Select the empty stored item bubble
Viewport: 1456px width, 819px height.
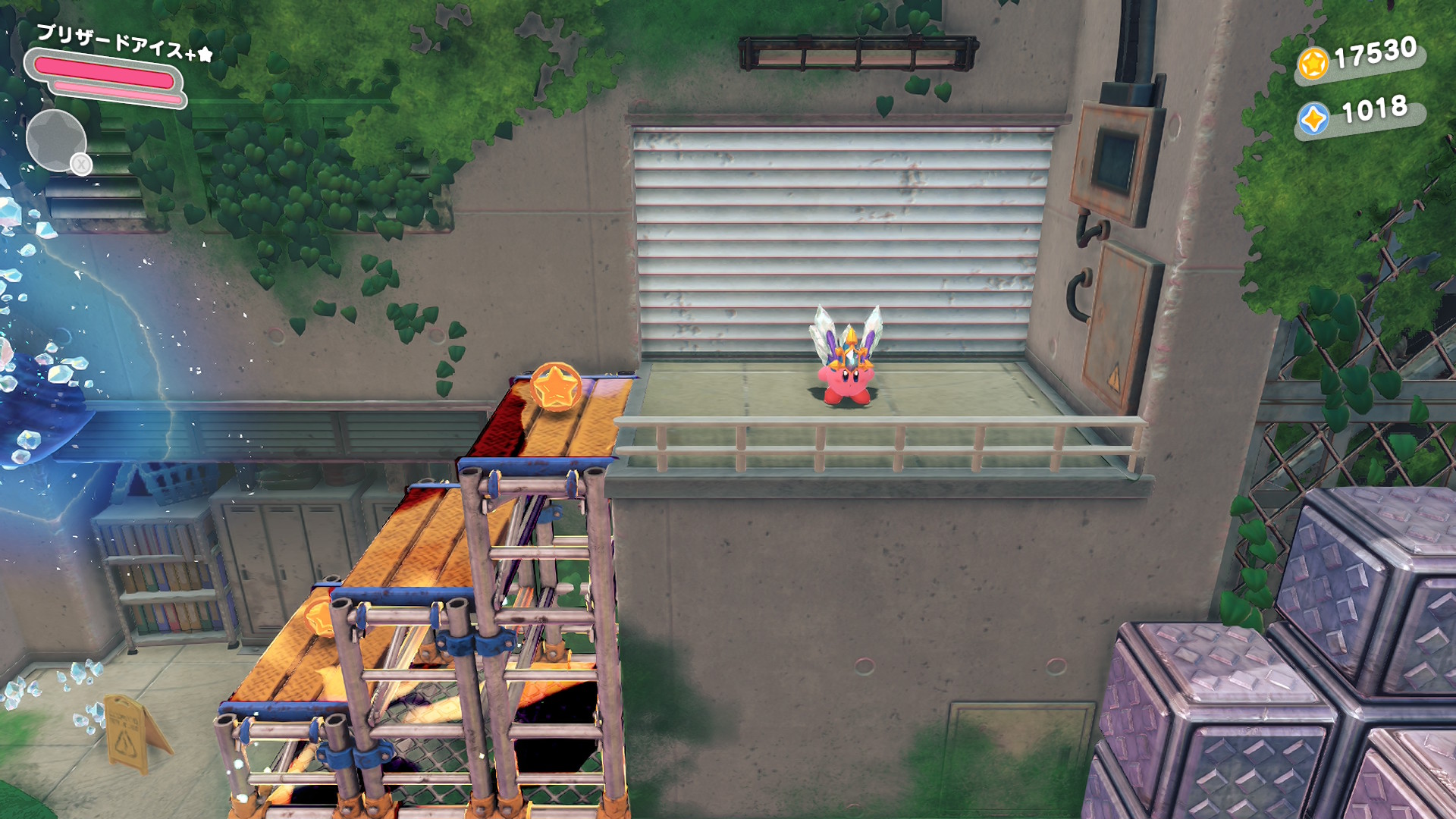[55, 140]
